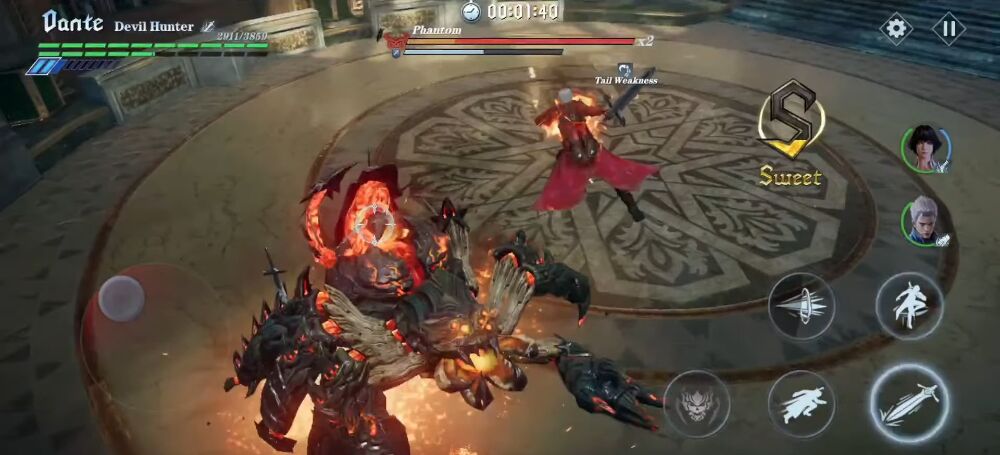
Task: Activate the demon face Devil Trigger button
Action: tap(696, 403)
